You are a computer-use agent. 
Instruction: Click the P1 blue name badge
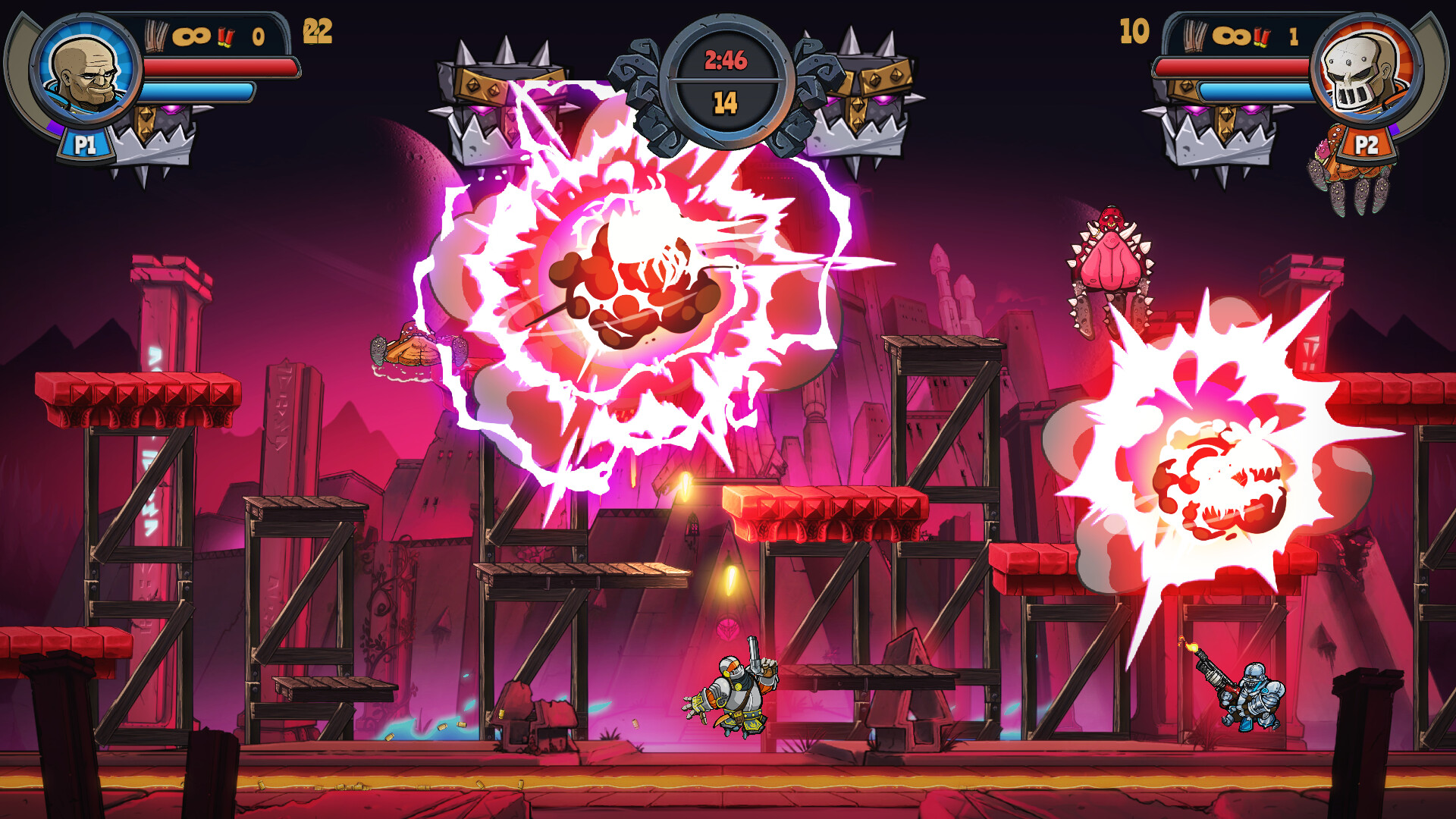[86, 143]
